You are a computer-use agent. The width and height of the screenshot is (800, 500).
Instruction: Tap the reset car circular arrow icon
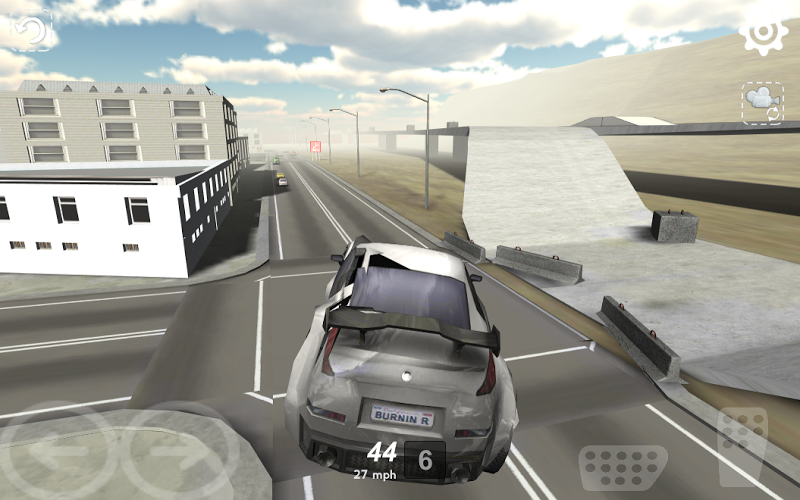[30, 30]
